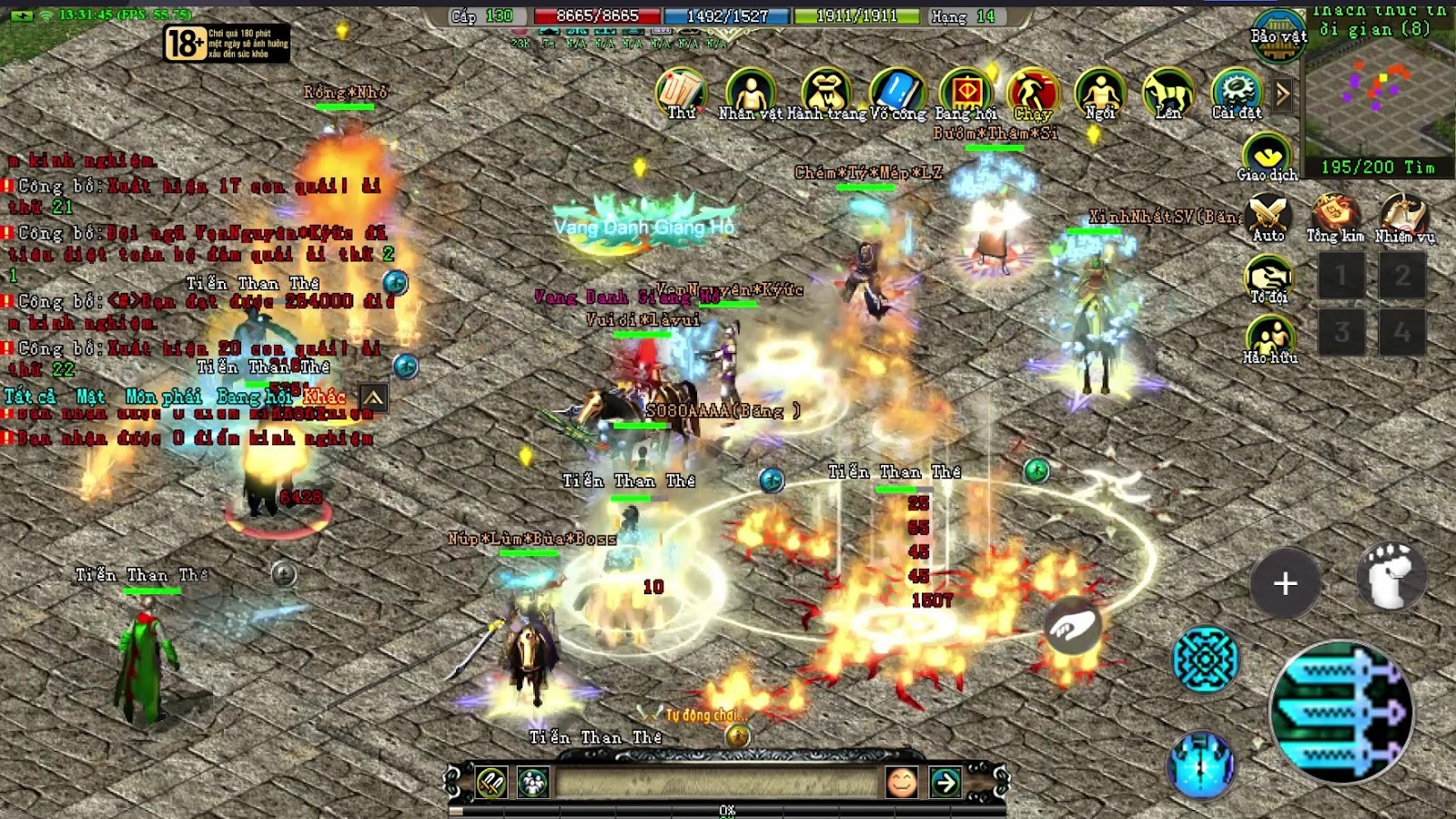Viewport: 1456px width, 819px height.
Task: Toggle the Chạy run mode icon
Action: [x=1033, y=91]
